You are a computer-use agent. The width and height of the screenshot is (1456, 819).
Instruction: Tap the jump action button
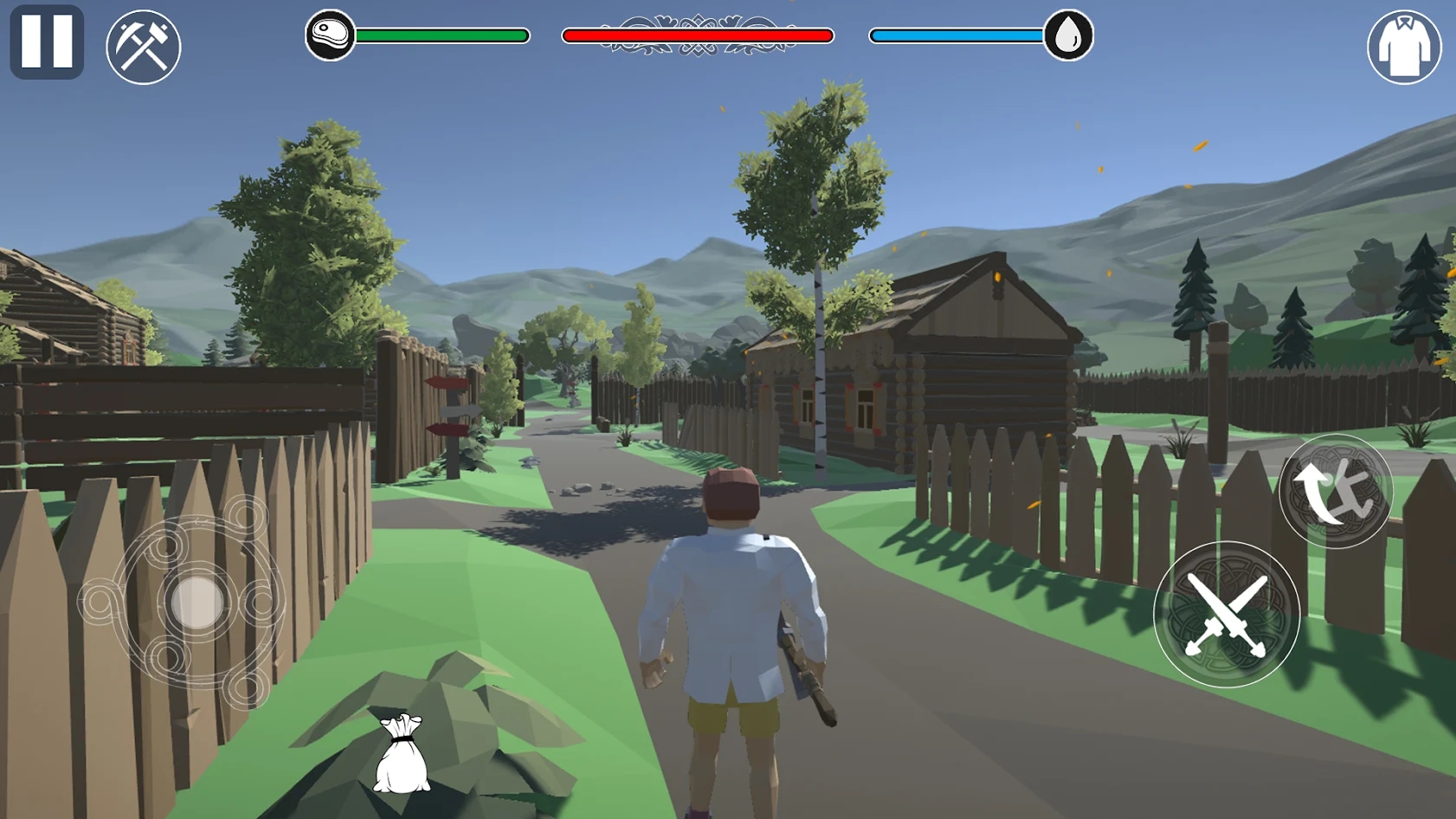pos(1335,491)
